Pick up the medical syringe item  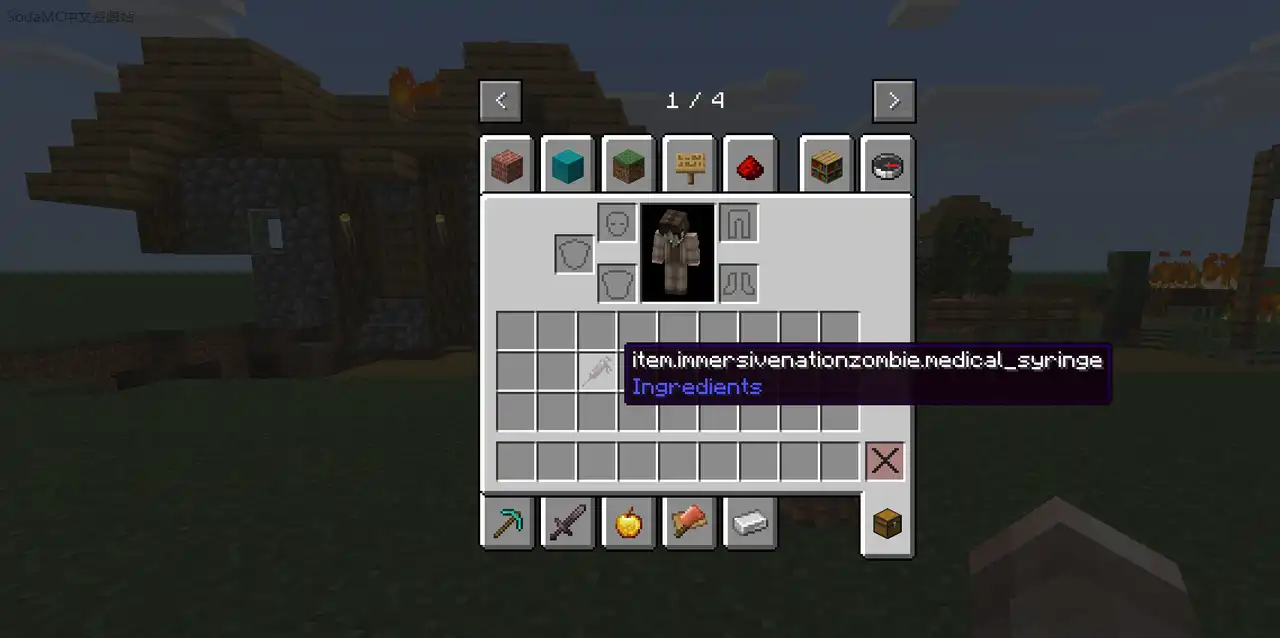[x=597, y=372]
